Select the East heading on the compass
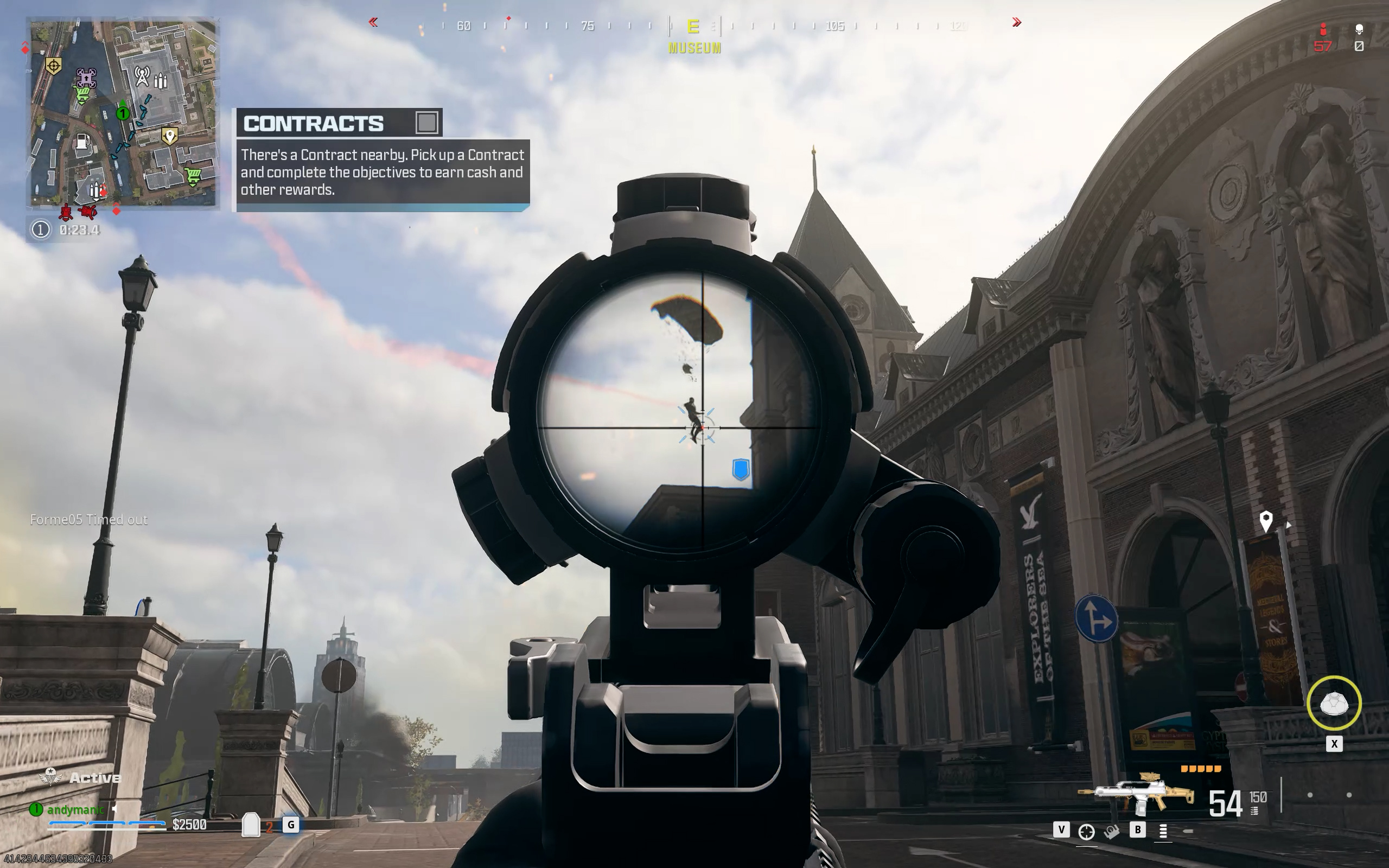Screen dimensions: 1389x868 tap(693, 27)
